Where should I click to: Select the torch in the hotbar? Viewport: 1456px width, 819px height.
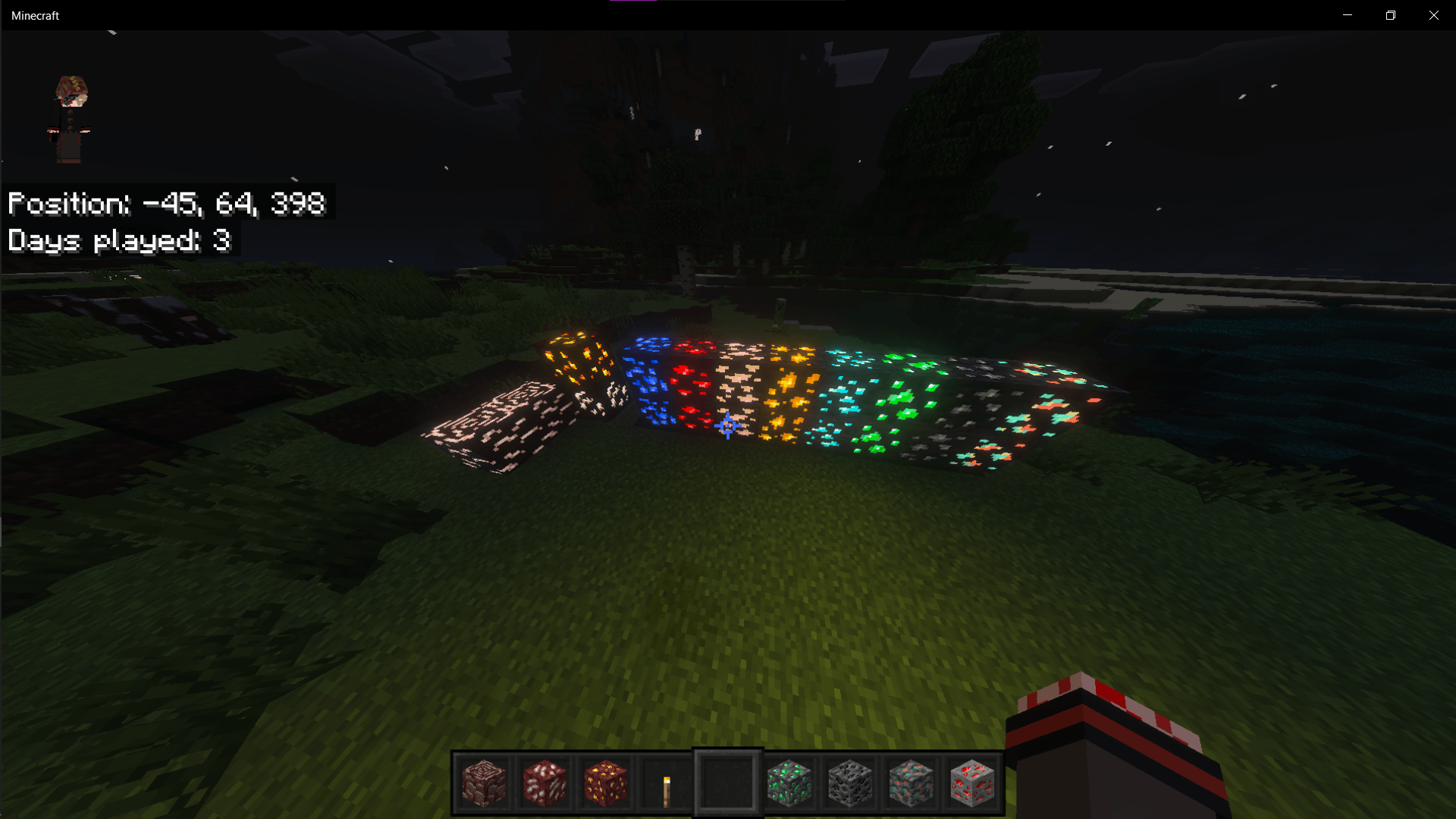click(x=667, y=783)
